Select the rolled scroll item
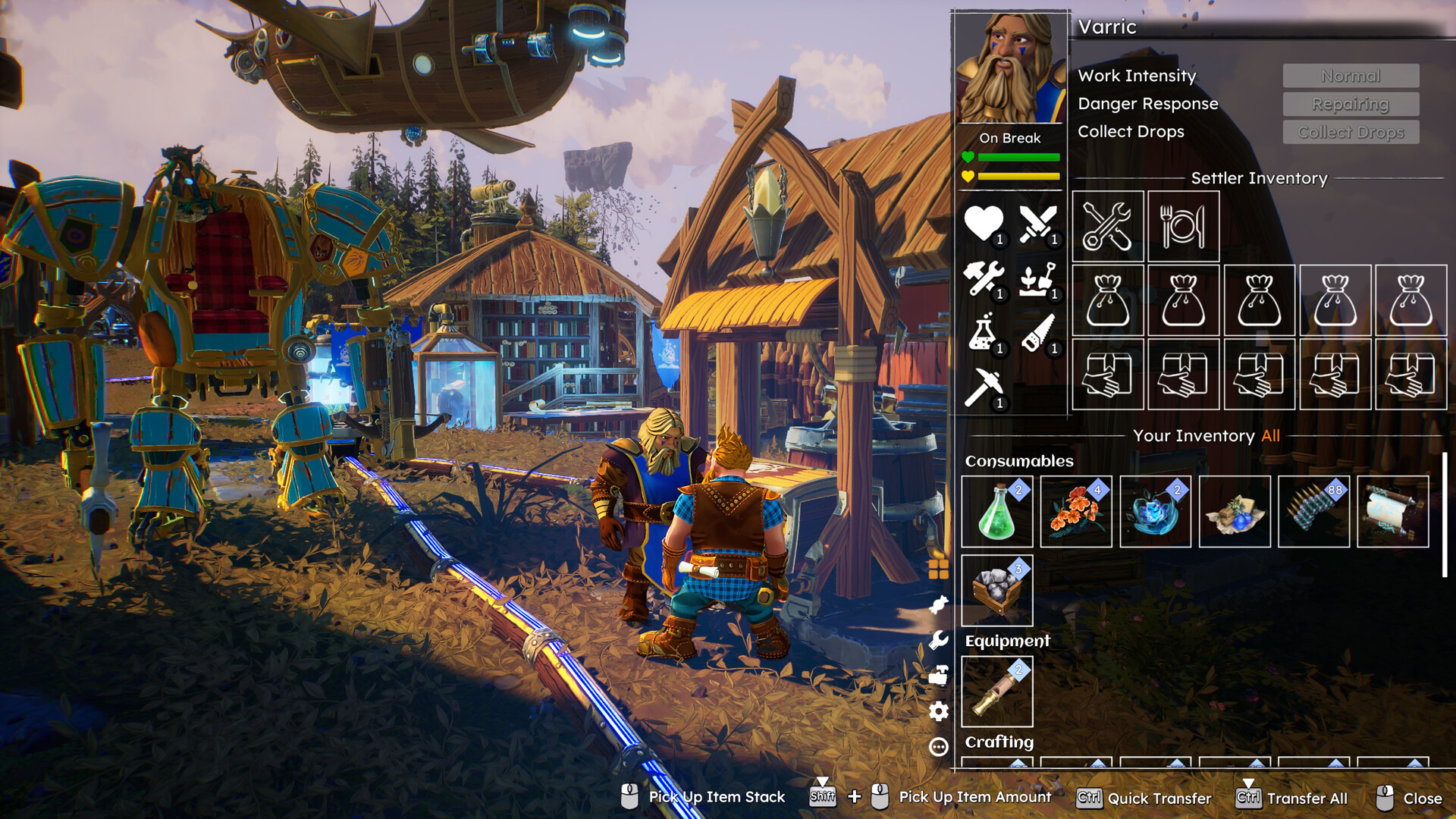 1392,512
